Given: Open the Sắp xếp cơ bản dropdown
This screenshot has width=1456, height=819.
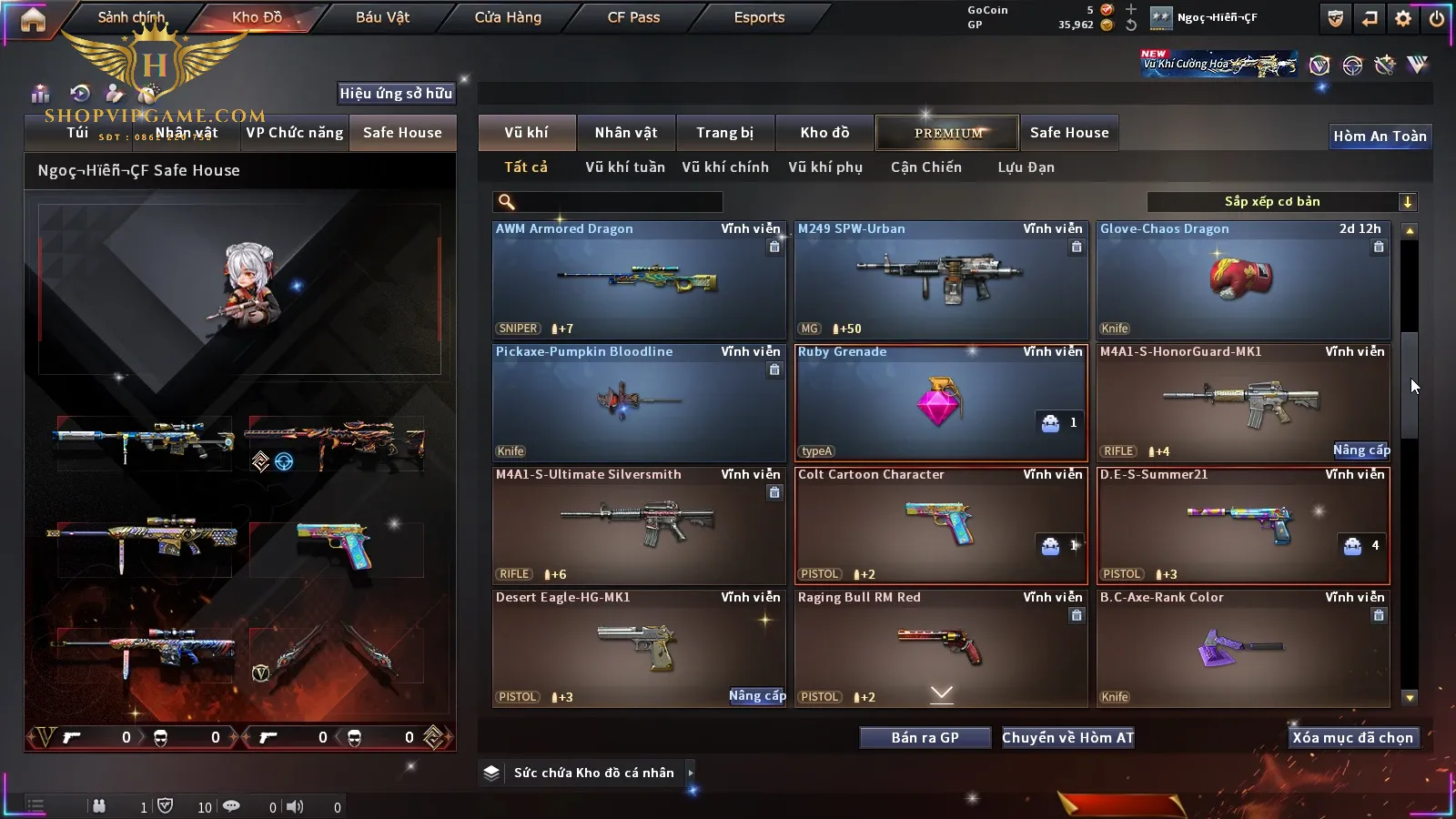Looking at the screenshot, I should [x=1281, y=202].
